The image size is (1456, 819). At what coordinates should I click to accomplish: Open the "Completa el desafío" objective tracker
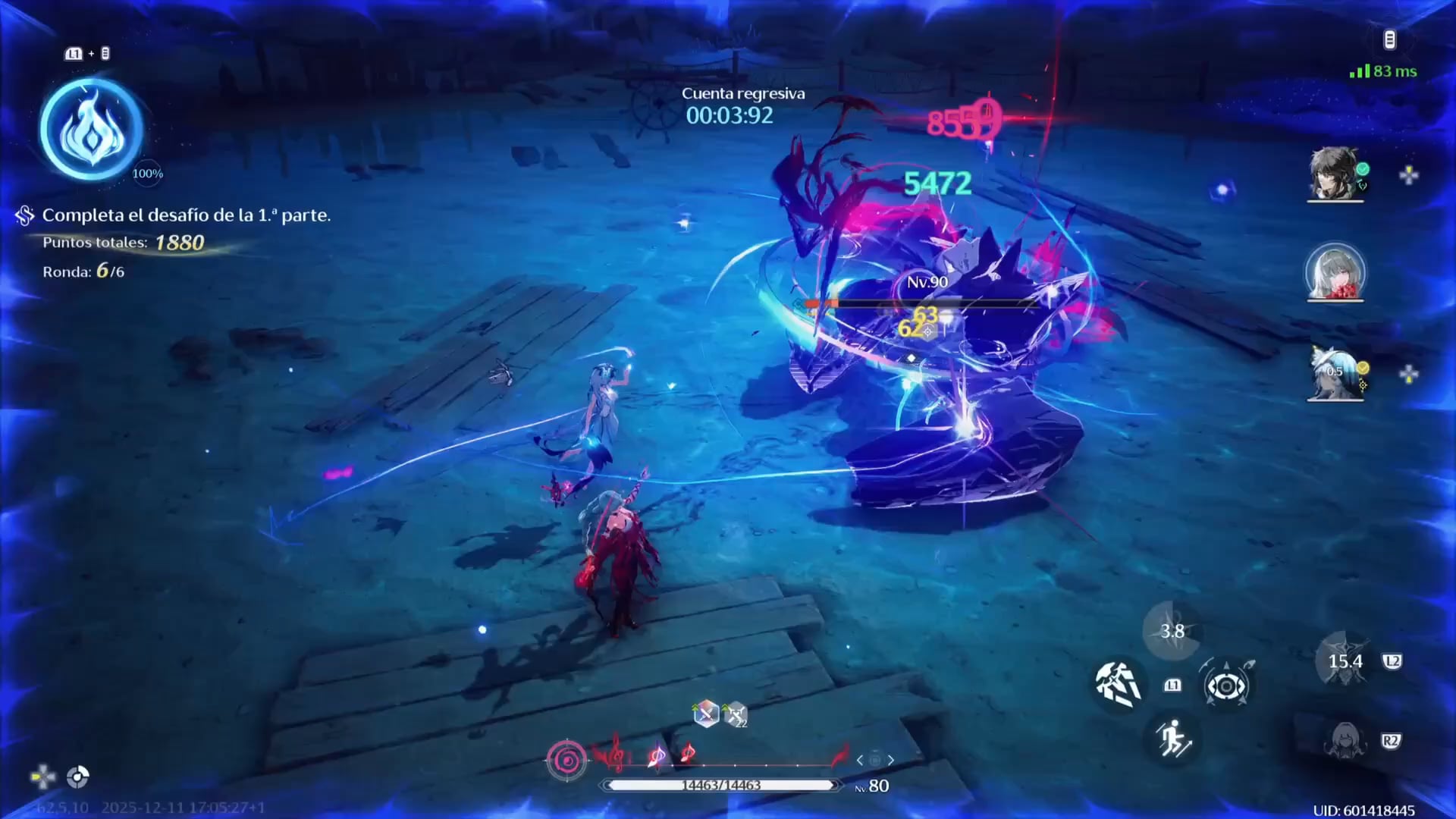(186, 215)
